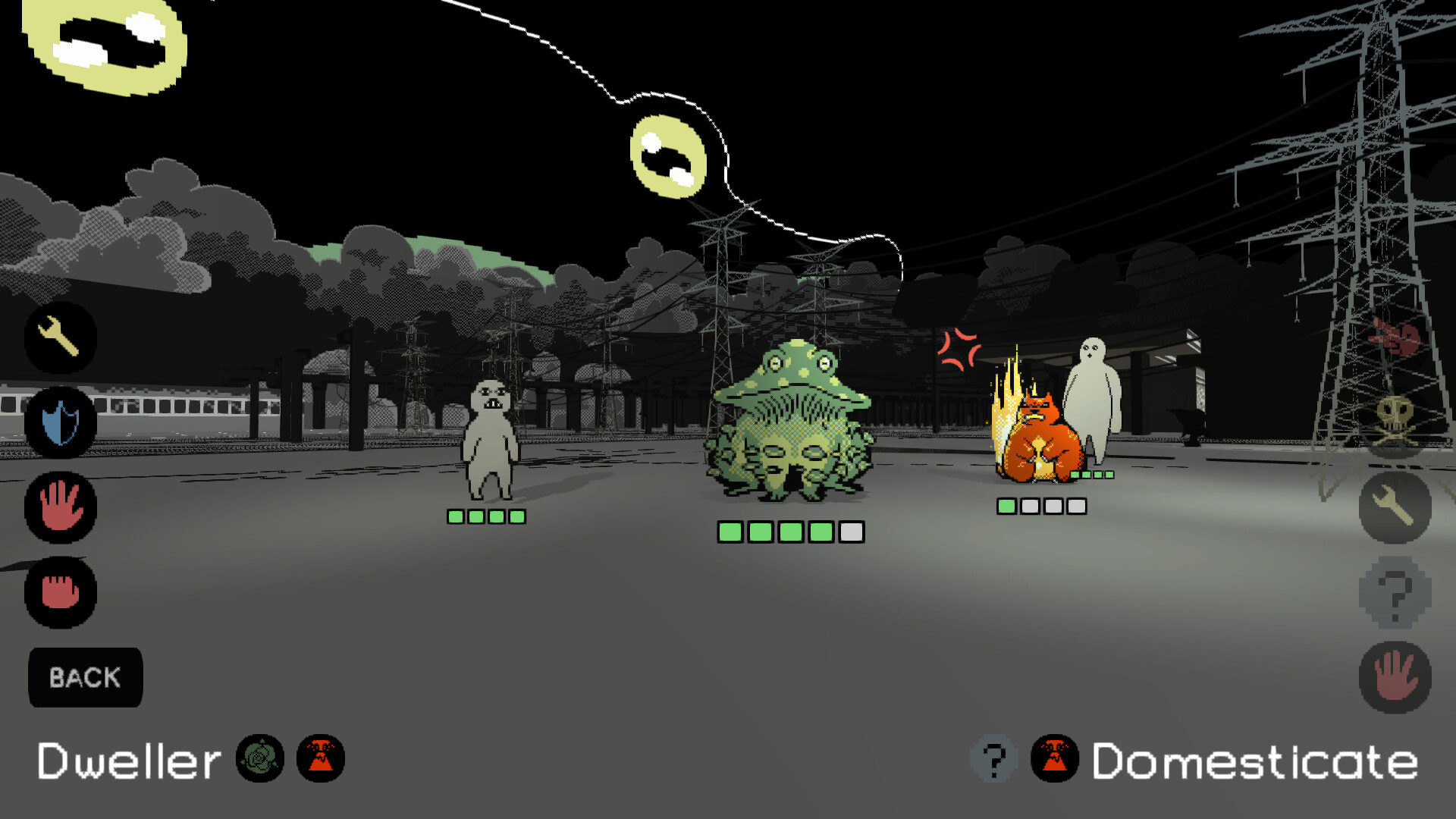Activate the blue shield defense icon
1456x819 pixels.
(x=59, y=424)
